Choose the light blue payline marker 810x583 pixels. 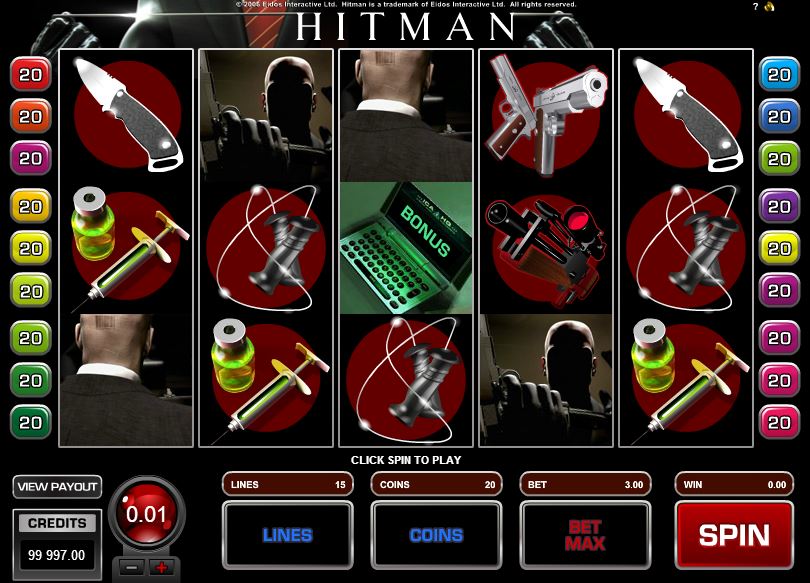point(776,74)
